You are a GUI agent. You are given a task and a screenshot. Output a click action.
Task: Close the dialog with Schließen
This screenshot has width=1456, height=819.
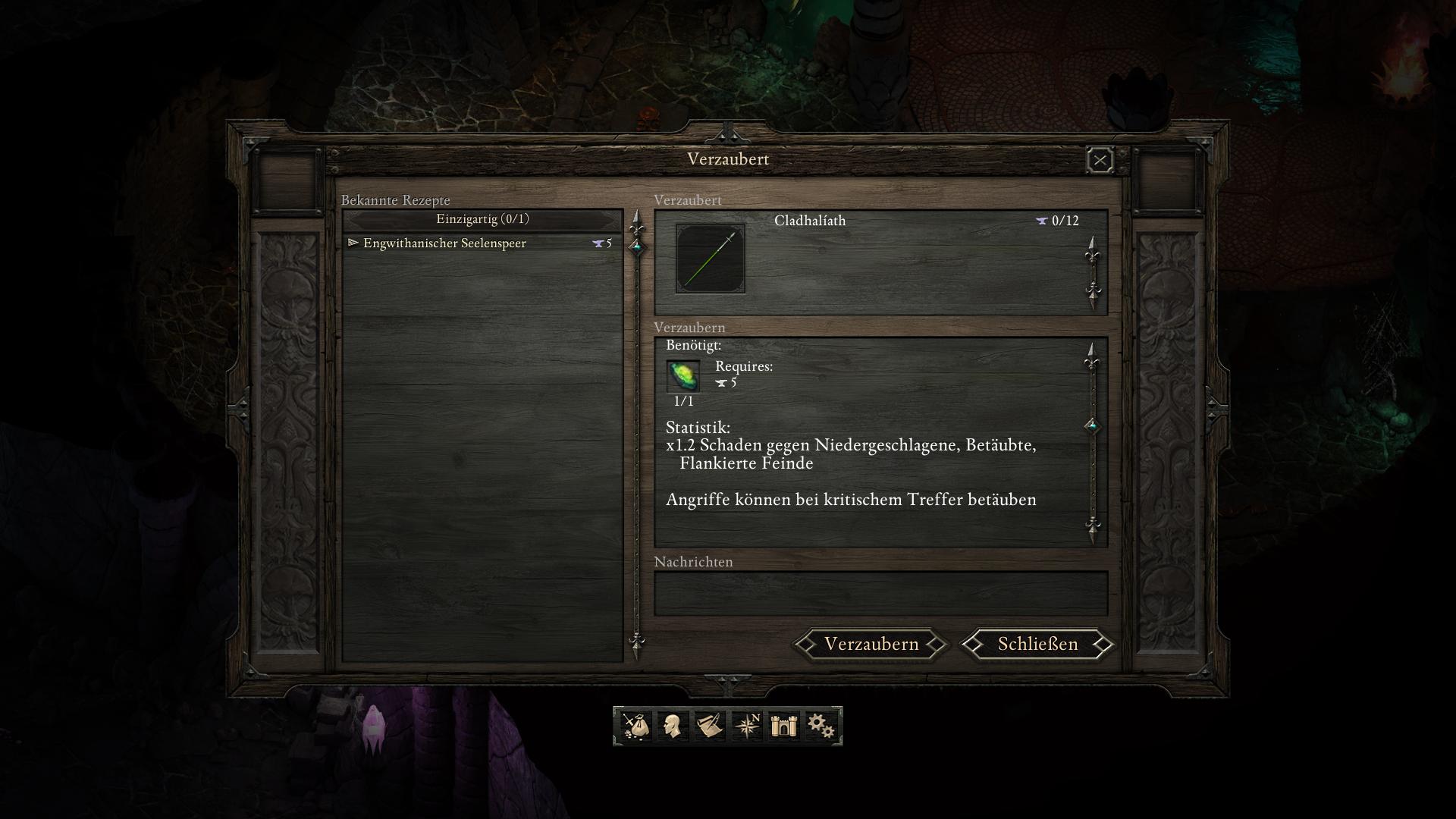[1037, 644]
